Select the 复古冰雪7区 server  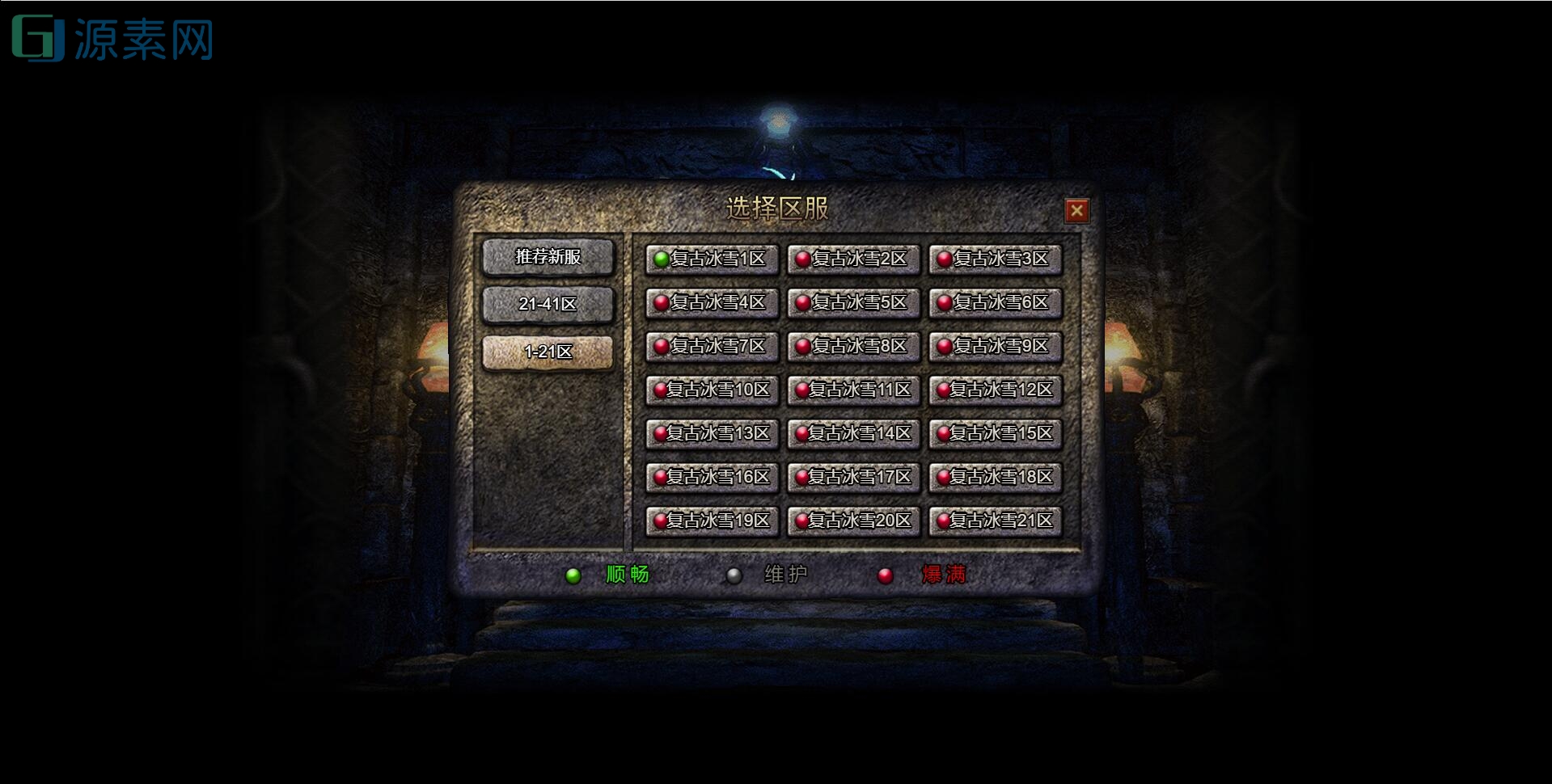(712, 347)
